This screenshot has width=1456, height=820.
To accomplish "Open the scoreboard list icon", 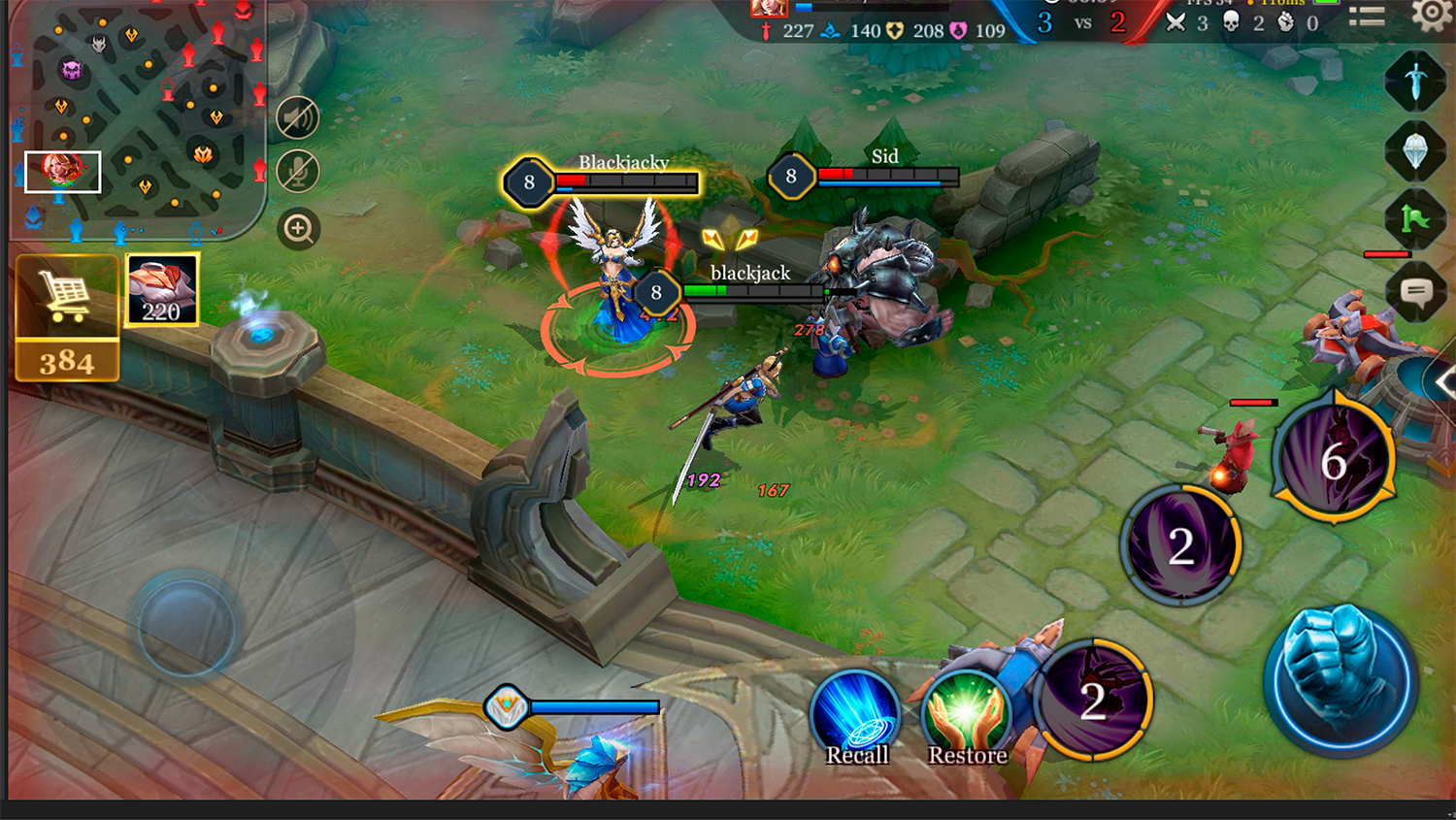I will coord(1367,16).
